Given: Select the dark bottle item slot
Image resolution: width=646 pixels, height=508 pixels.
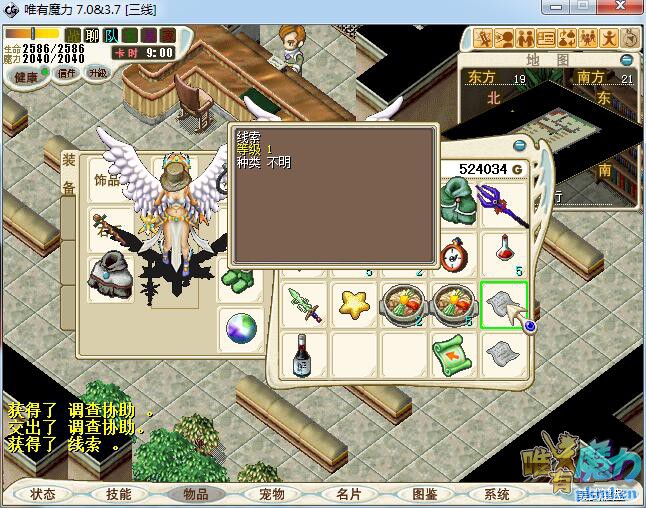Looking at the screenshot, I should pyautogui.click(x=303, y=353).
